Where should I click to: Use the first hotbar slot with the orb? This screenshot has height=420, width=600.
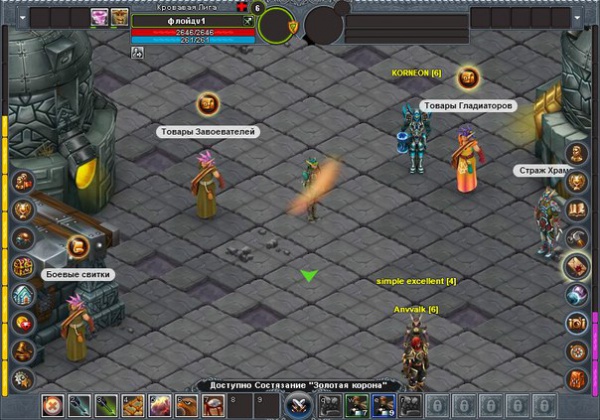tap(53, 405)
